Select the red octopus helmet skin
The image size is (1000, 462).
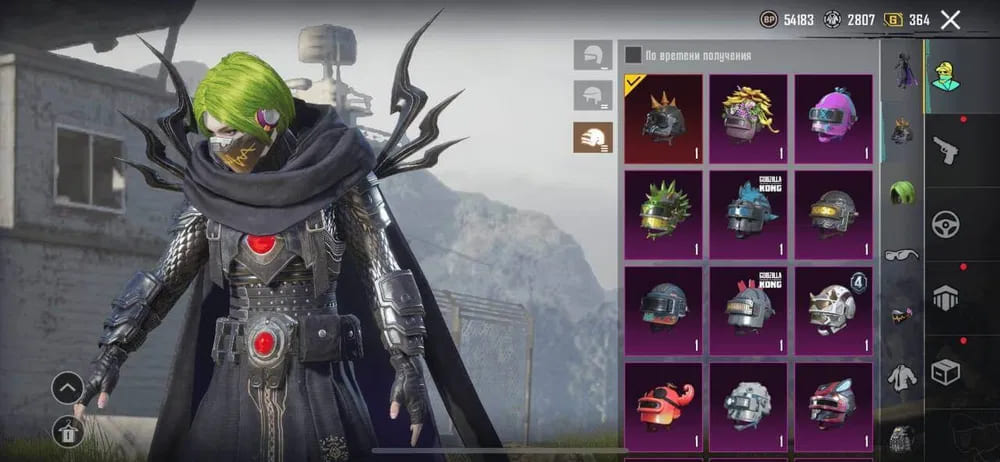(662, 405)
